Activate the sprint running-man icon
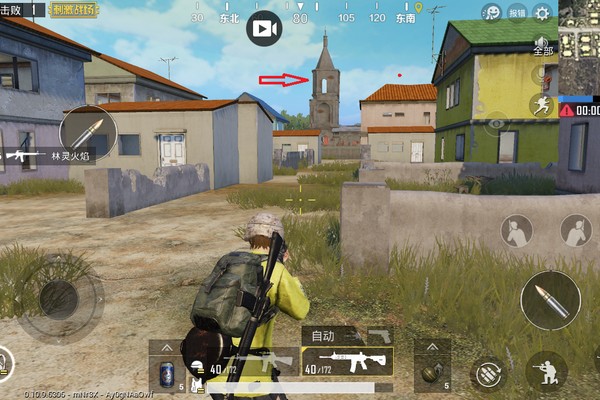 point(543,105)
